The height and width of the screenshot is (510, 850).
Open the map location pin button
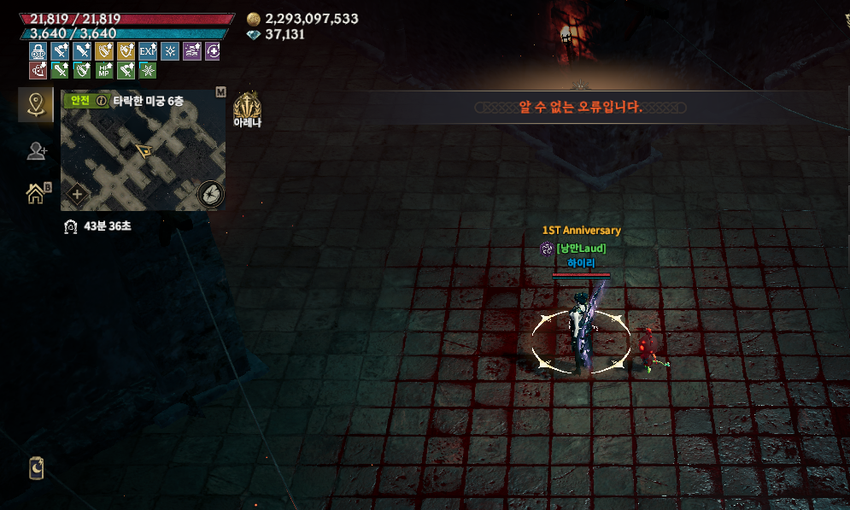click(x=36, y=104)
